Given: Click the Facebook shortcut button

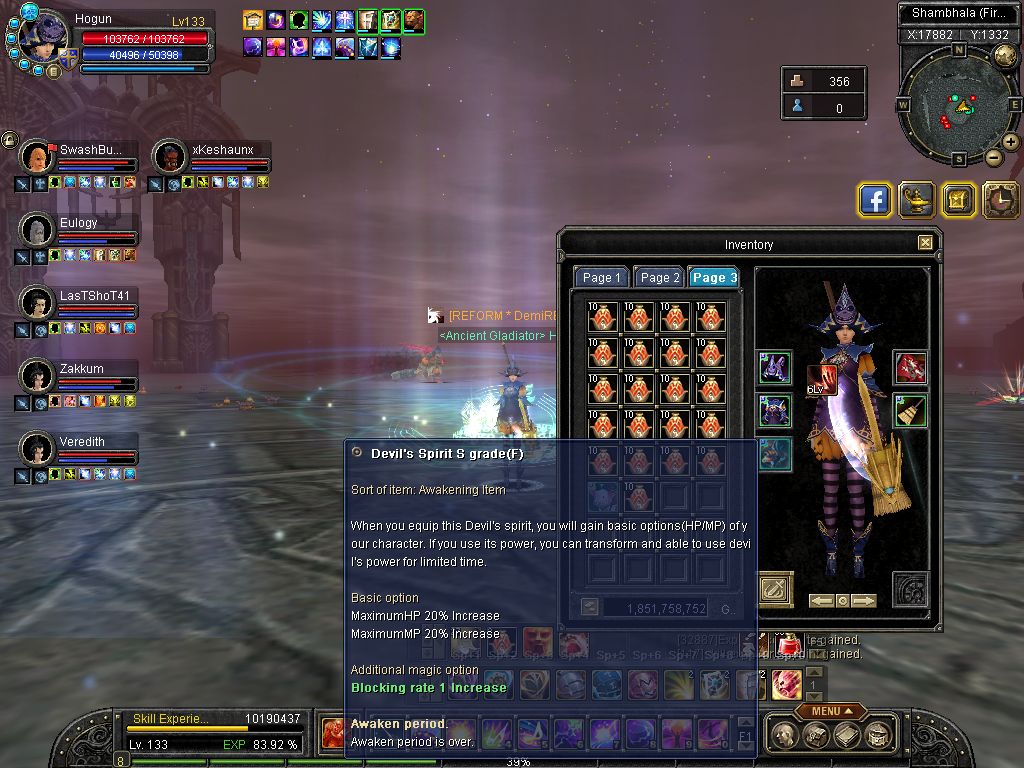Looking at the screenshot, I should (x=875, y=200).
